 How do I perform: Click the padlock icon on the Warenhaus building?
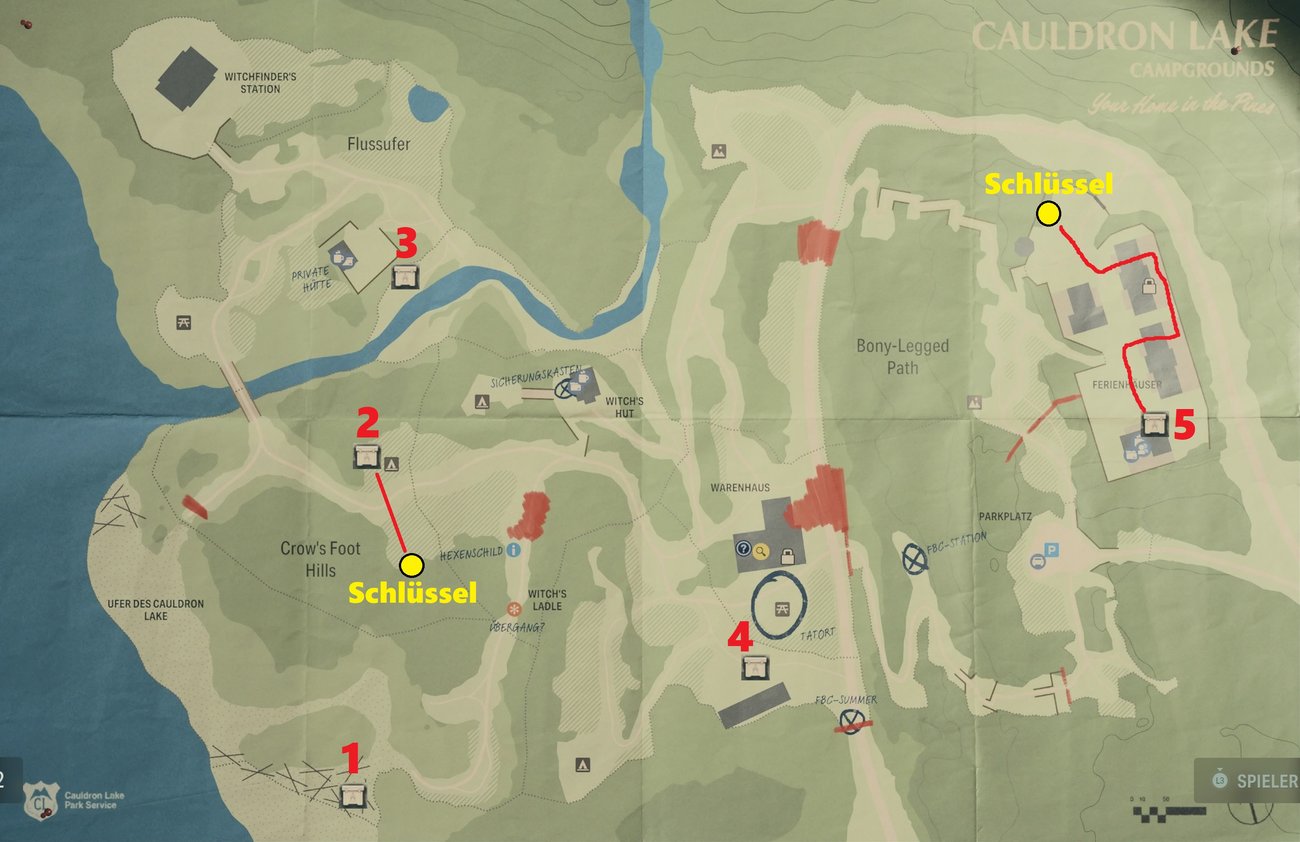788,557
